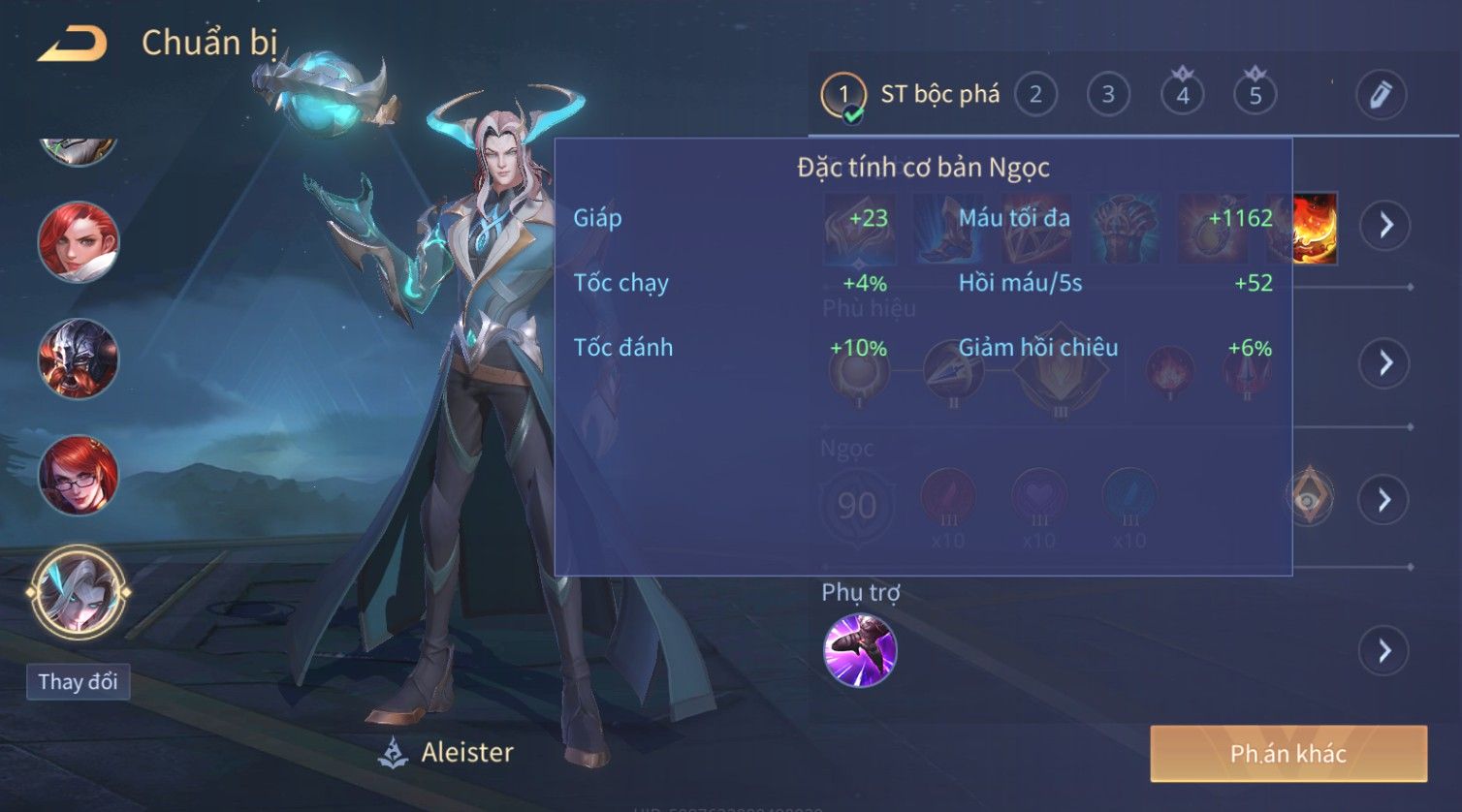Go back using the return arrow
This screenshot has width=1462, height=812.
[73, 44]
